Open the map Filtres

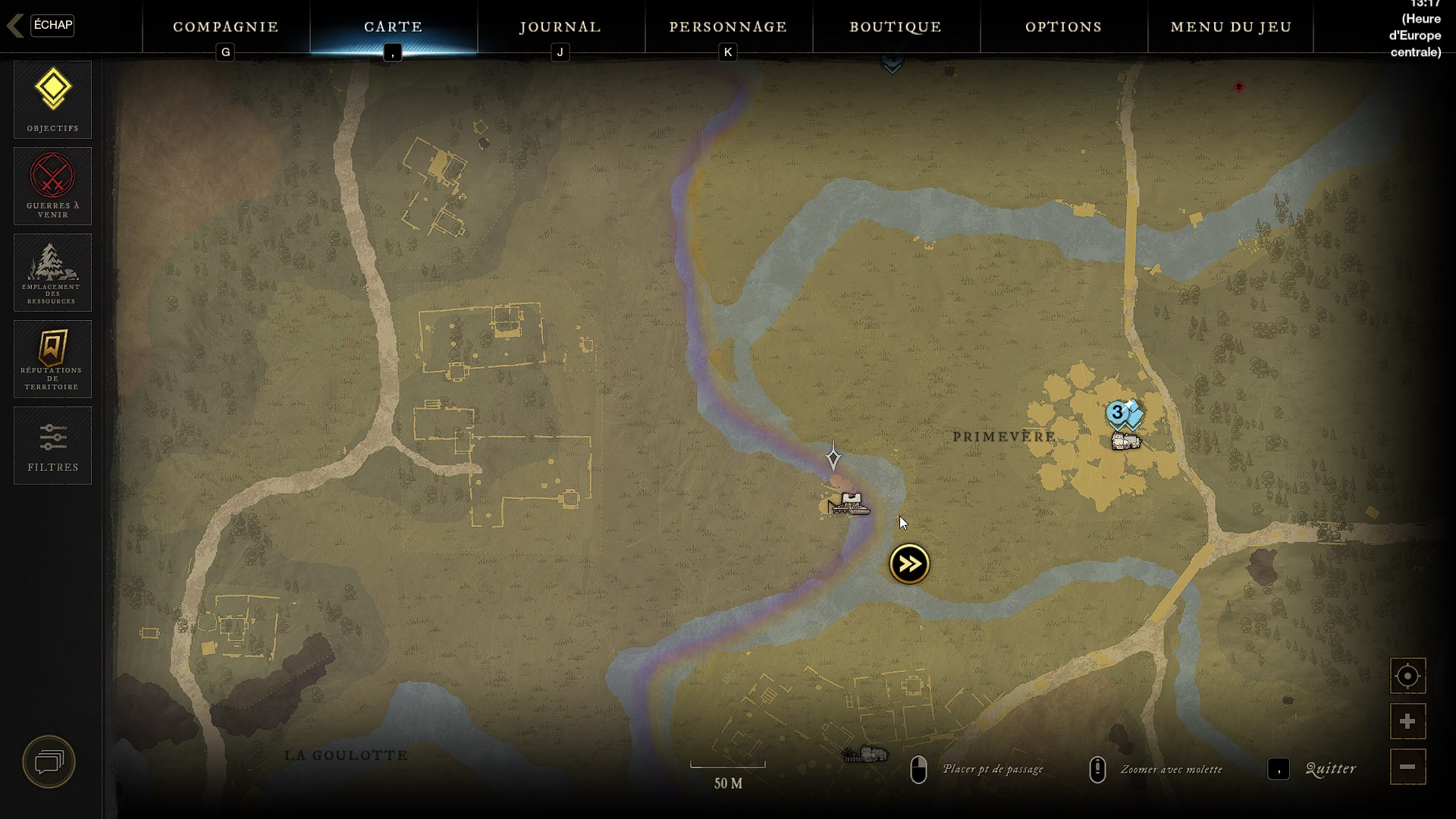tap(52, 445)
